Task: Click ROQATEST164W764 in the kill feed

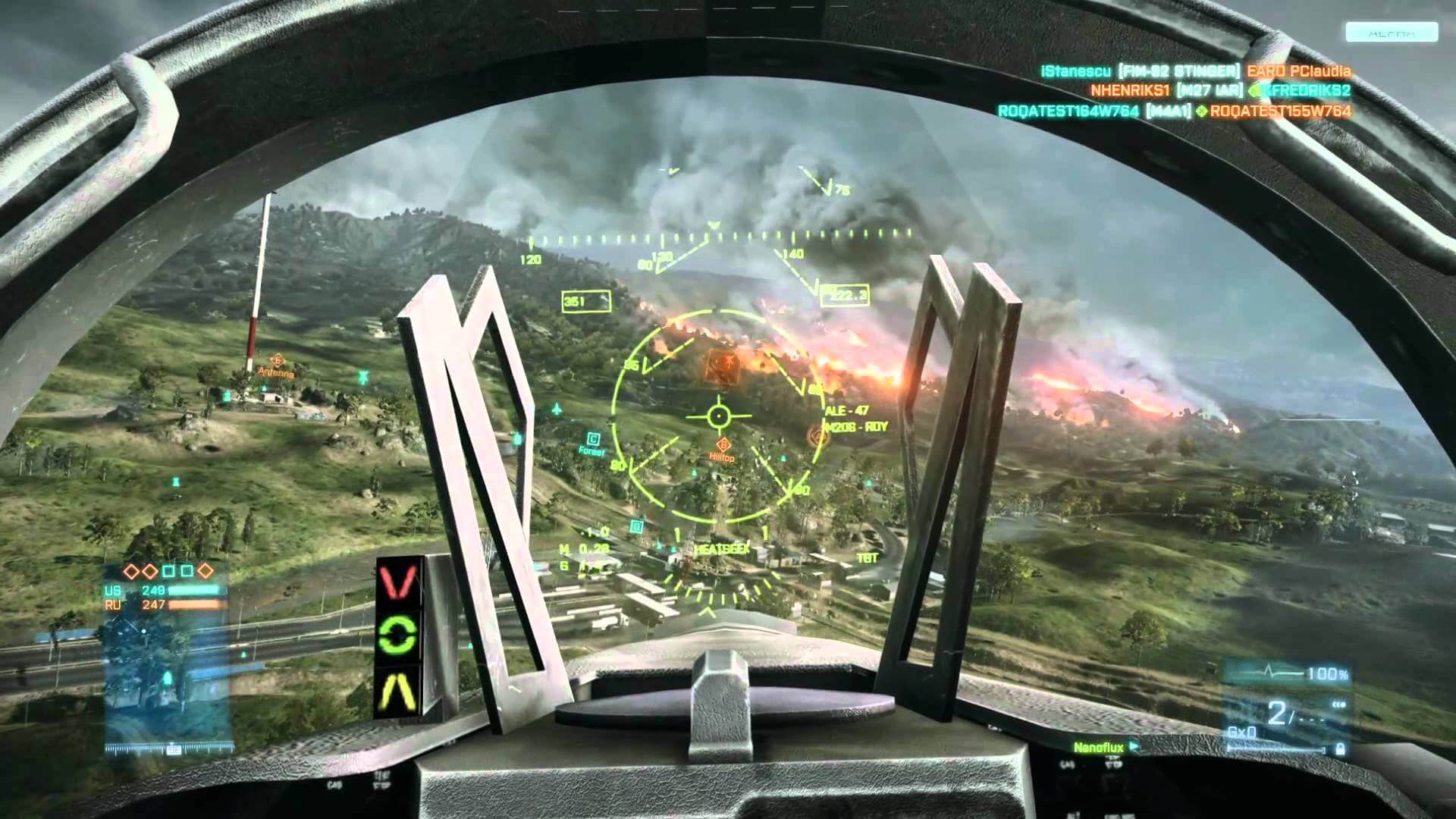Action: [x=1068, y=111]
